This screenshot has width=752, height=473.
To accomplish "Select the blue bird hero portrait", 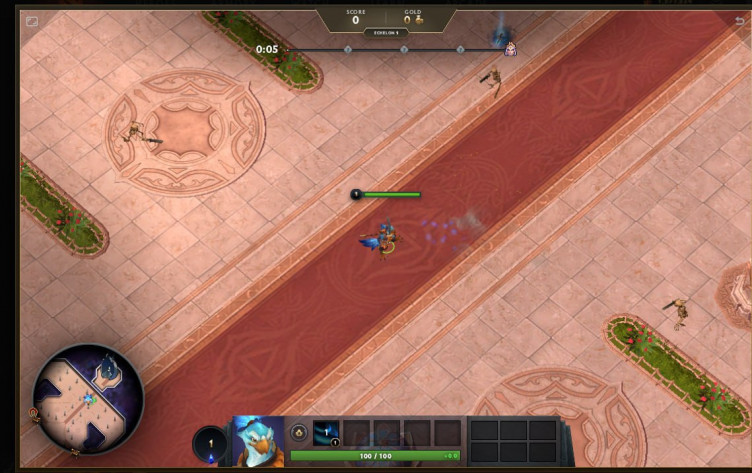I will [x=258, y=441].
